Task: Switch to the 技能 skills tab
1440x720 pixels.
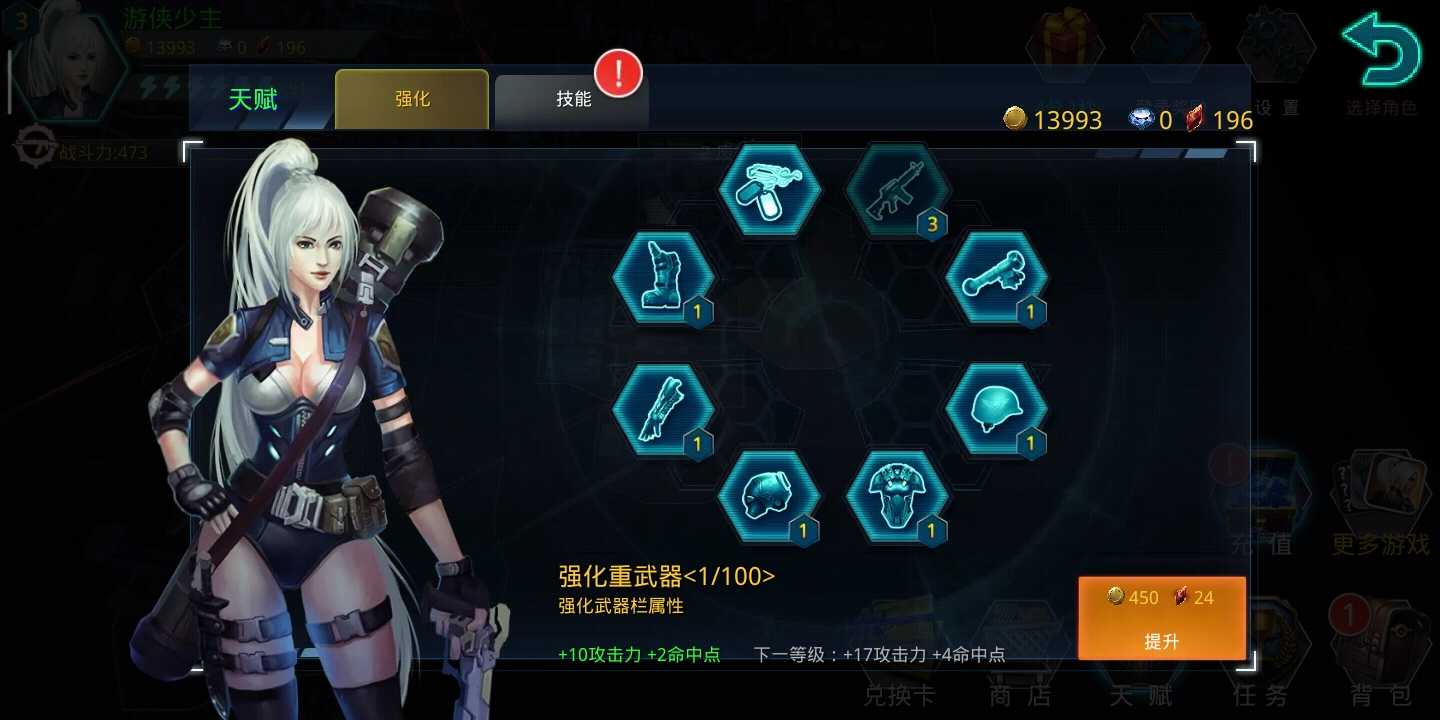Action: 571,98
